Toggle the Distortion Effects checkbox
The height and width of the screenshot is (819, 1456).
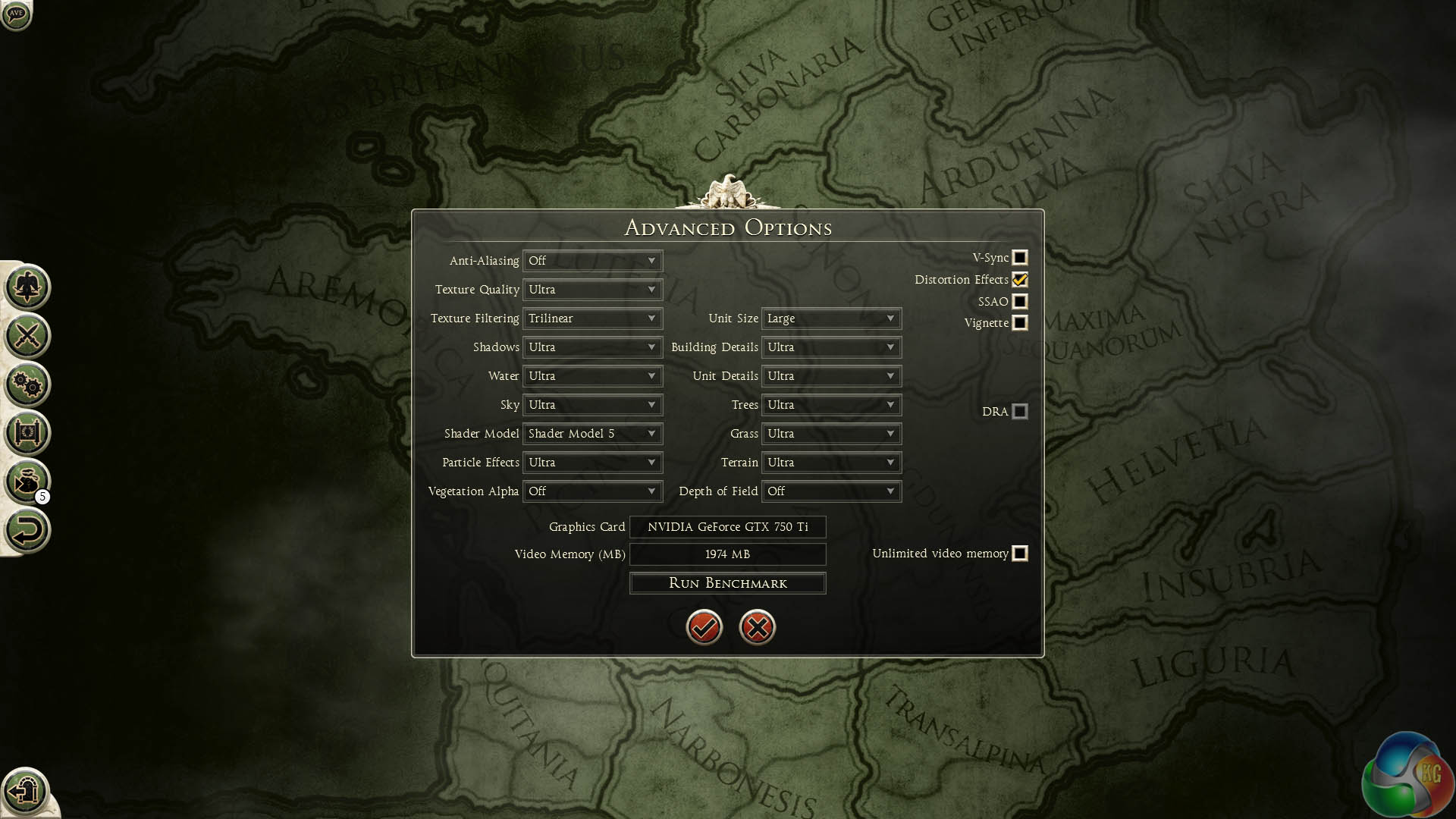click(x=1020, y=280)
